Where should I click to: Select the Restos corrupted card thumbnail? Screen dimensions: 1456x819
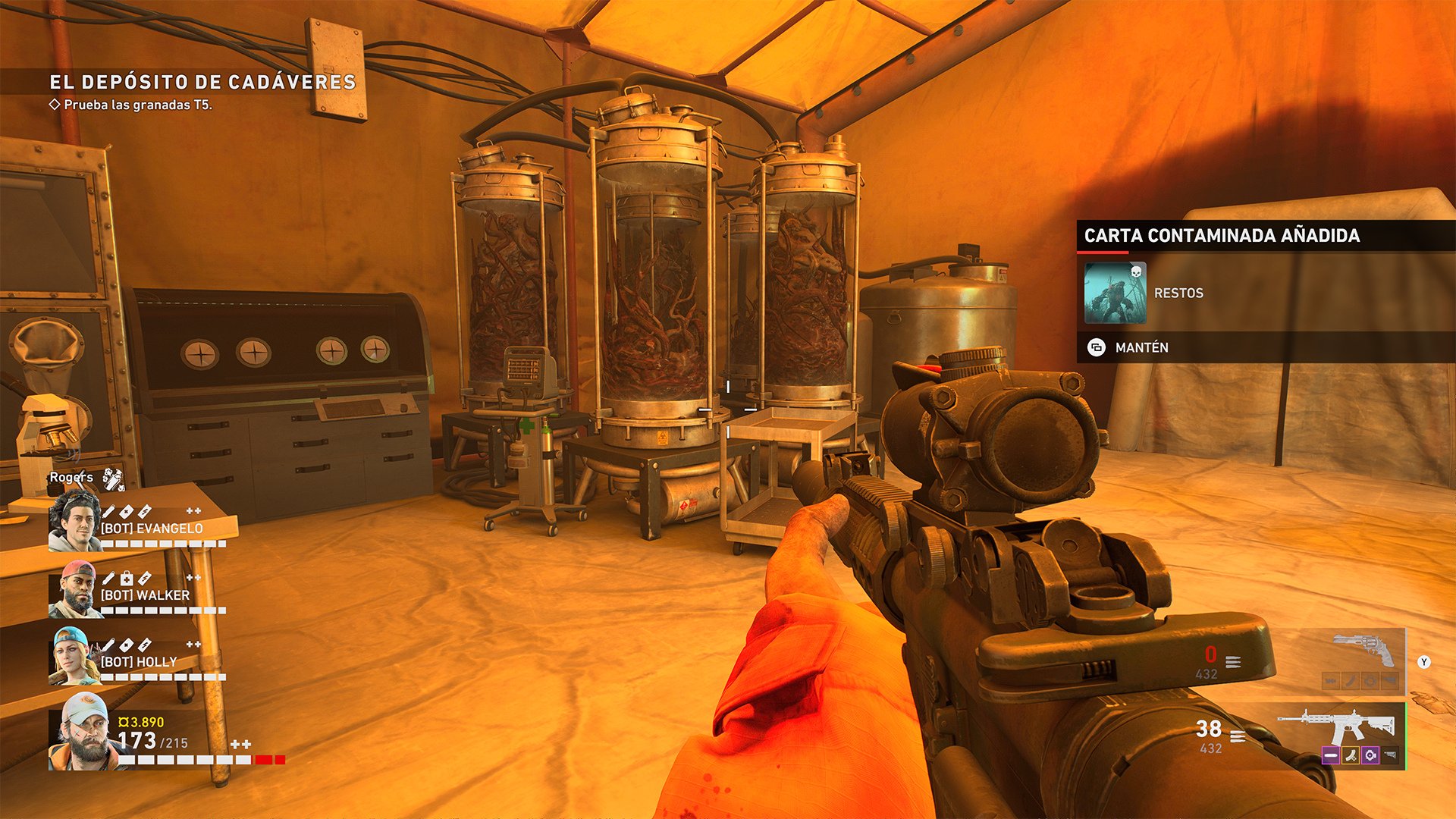[x=1115, y=293]
